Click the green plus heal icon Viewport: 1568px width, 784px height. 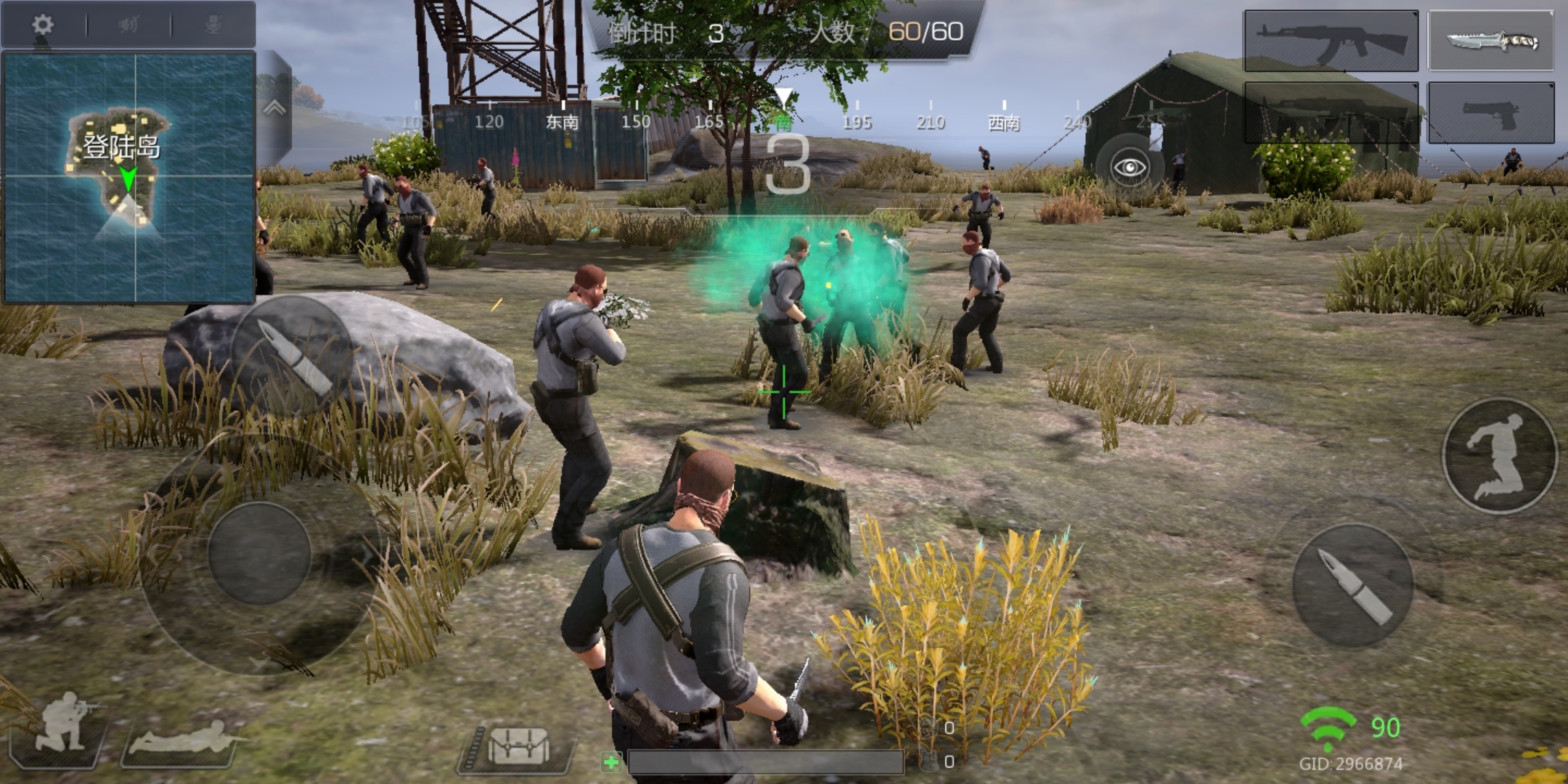pyautogui.click(x=611, y=762)
